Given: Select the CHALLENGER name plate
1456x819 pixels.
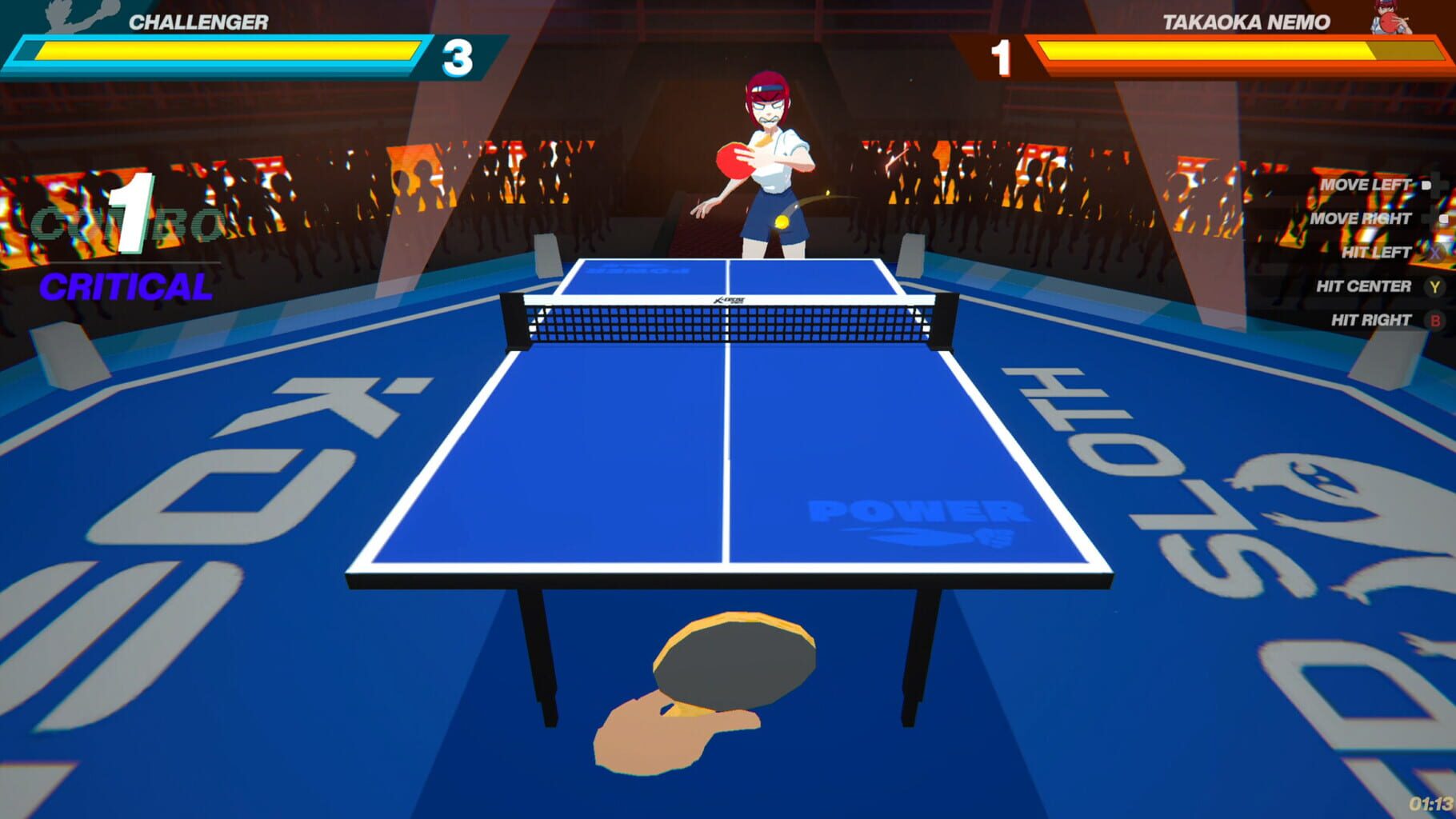Looking at the screenshot, I should click(200, 20).
